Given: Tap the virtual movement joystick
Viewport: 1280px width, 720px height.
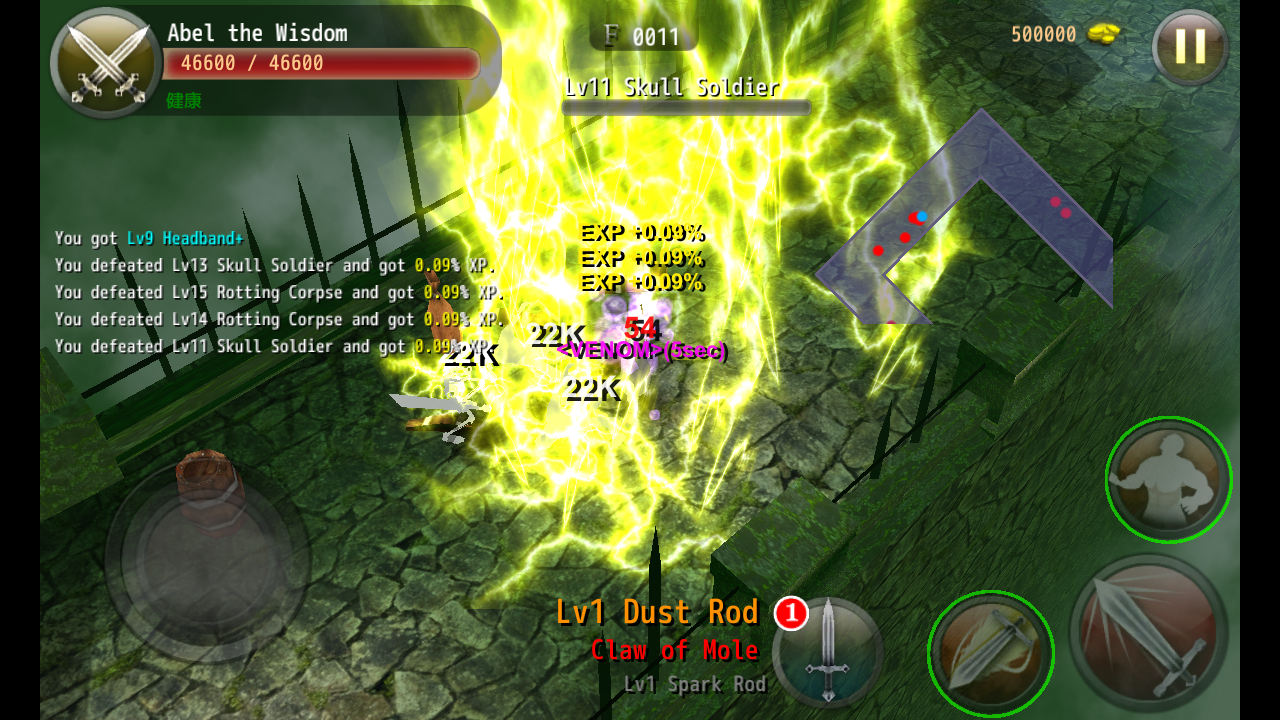Looking at the screenshot, I should pyautogui.click(x=207, y=561).
